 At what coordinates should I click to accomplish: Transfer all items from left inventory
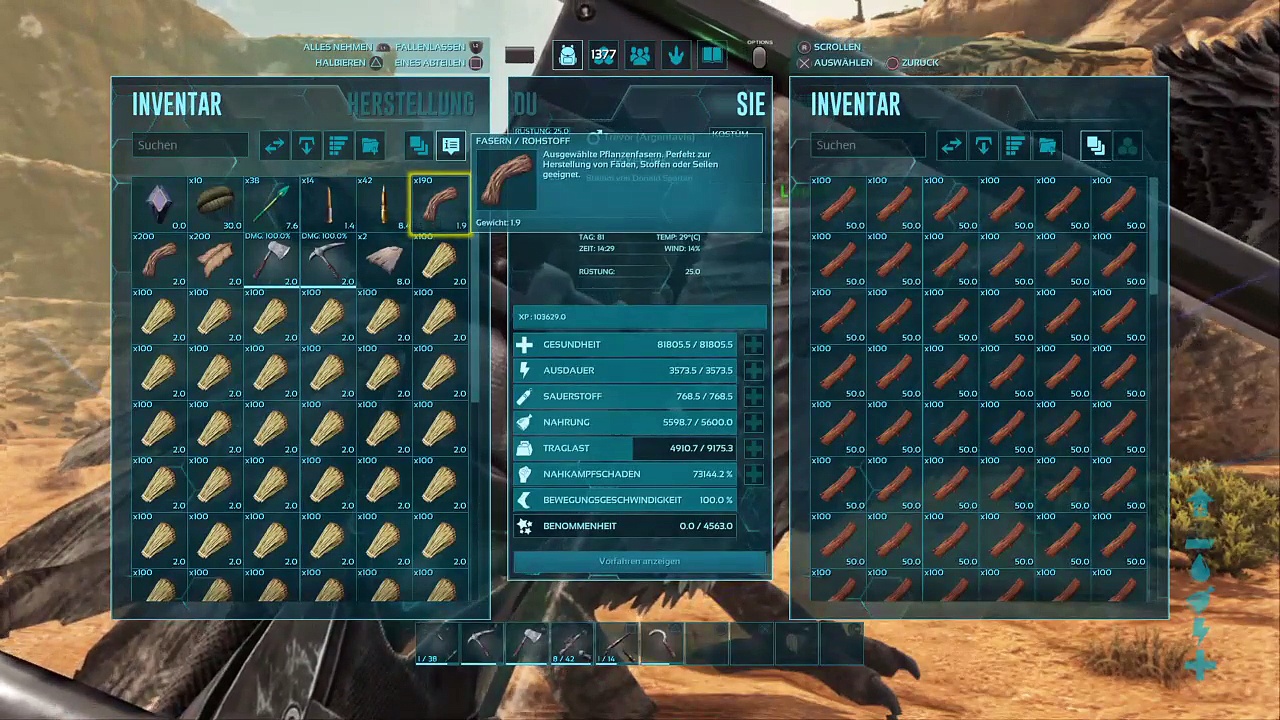coord(274,146)
